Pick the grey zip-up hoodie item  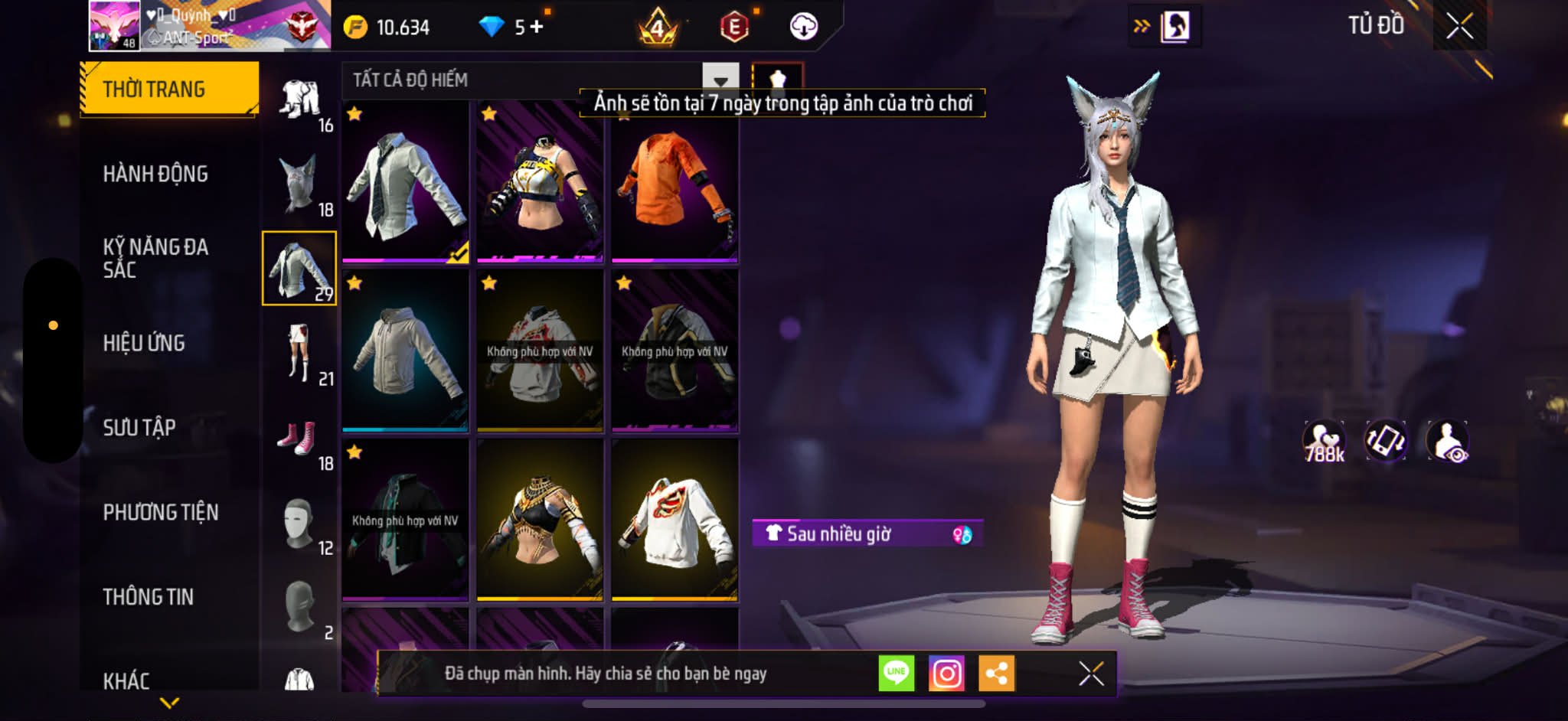(x=405, y=351)
